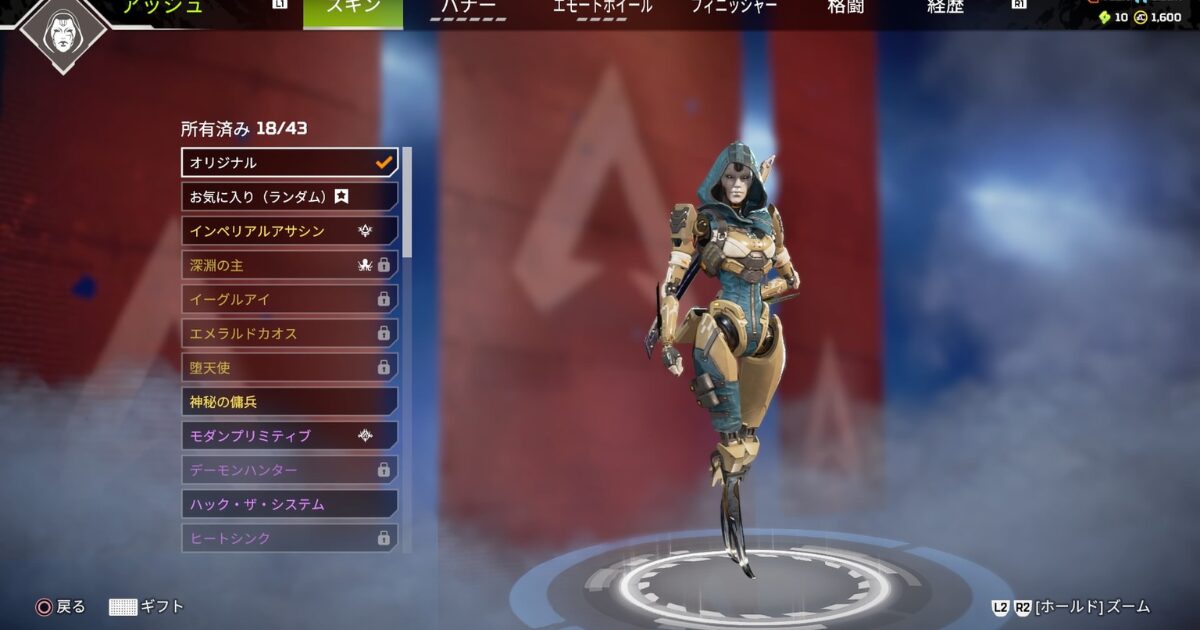Show the フィニッシャー tab
This screenshot has width=1200, height=630.
[736, 10]
